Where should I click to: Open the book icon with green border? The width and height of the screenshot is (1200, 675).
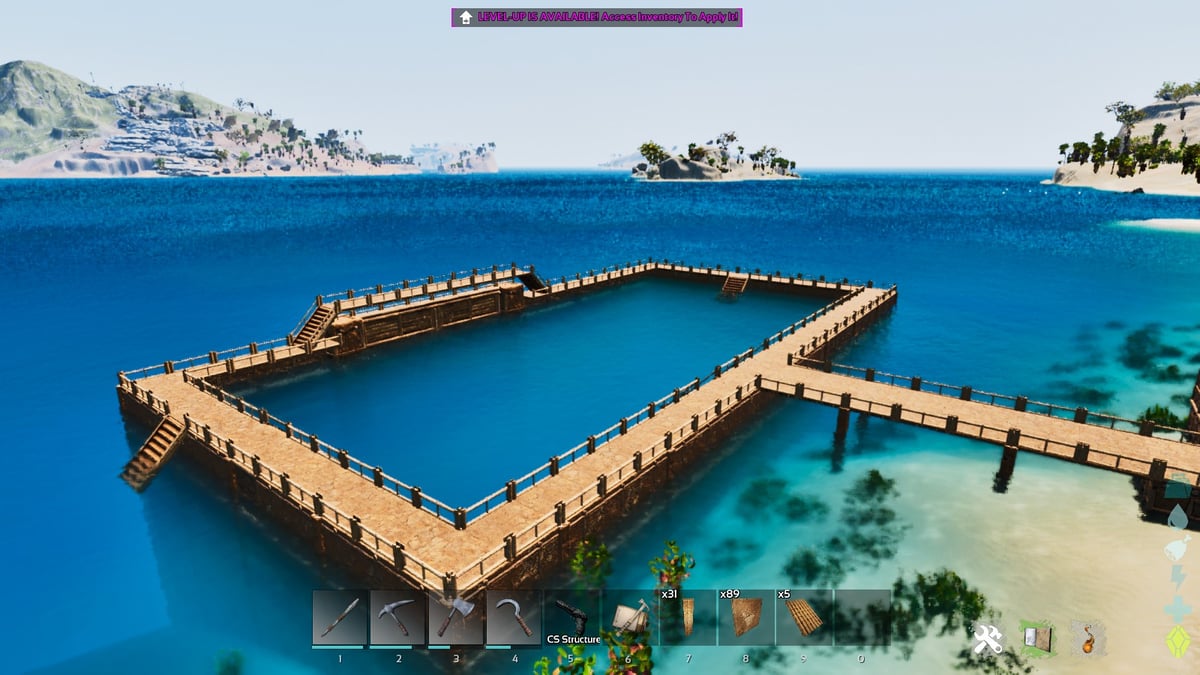pyautogui.click(x=1038, y=639)
